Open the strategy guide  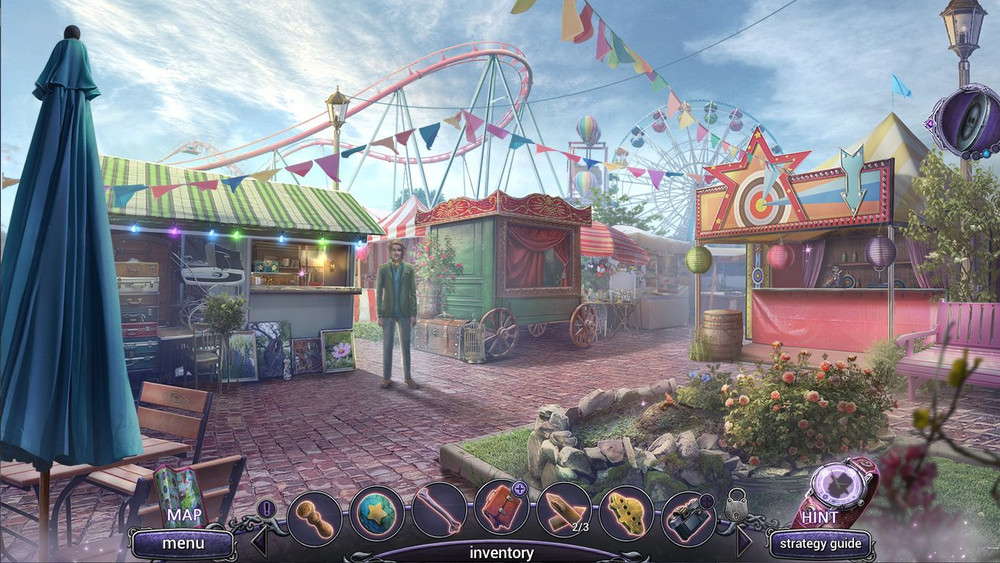(820, 545)
